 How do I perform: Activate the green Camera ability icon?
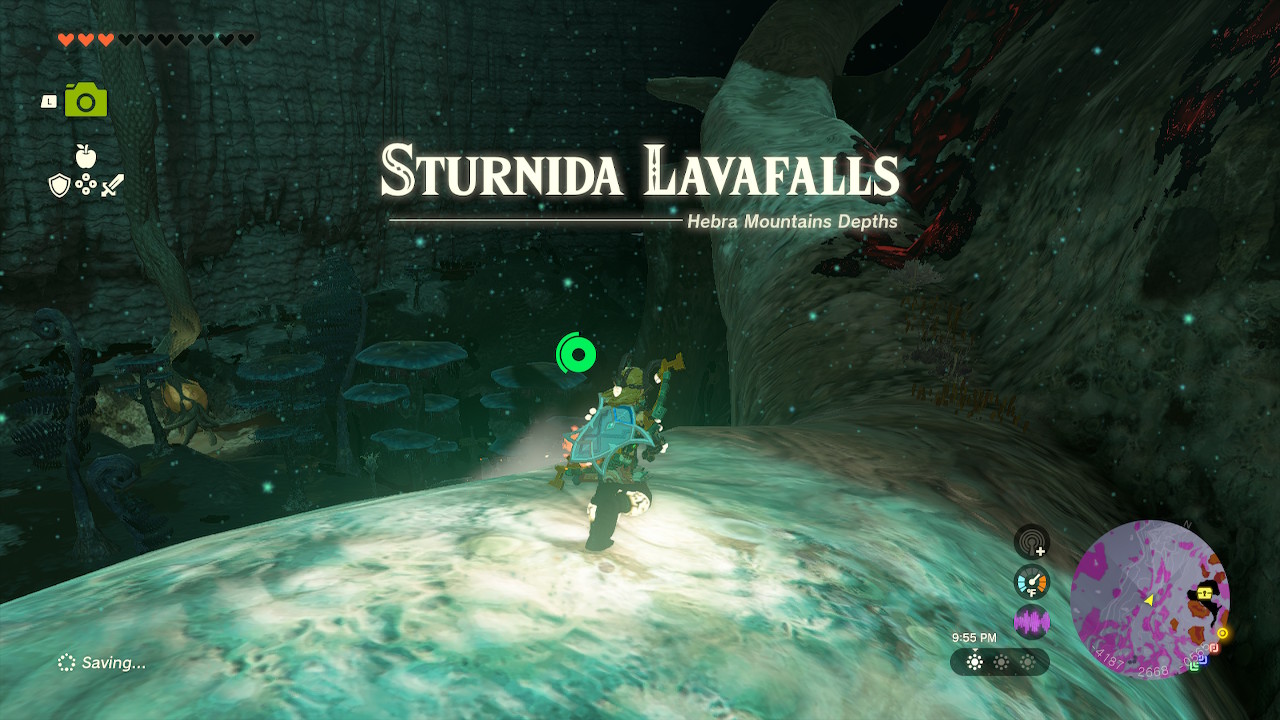(86, 101)
